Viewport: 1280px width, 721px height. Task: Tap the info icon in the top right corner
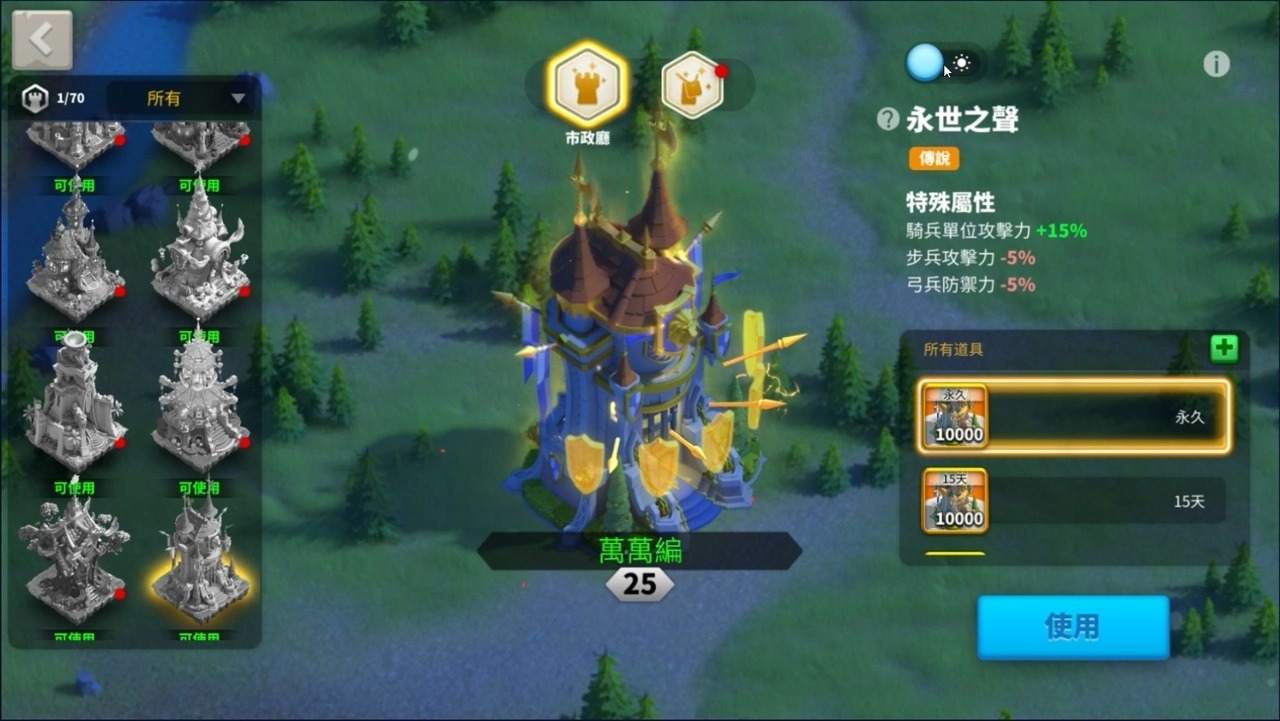point(1217,64)
